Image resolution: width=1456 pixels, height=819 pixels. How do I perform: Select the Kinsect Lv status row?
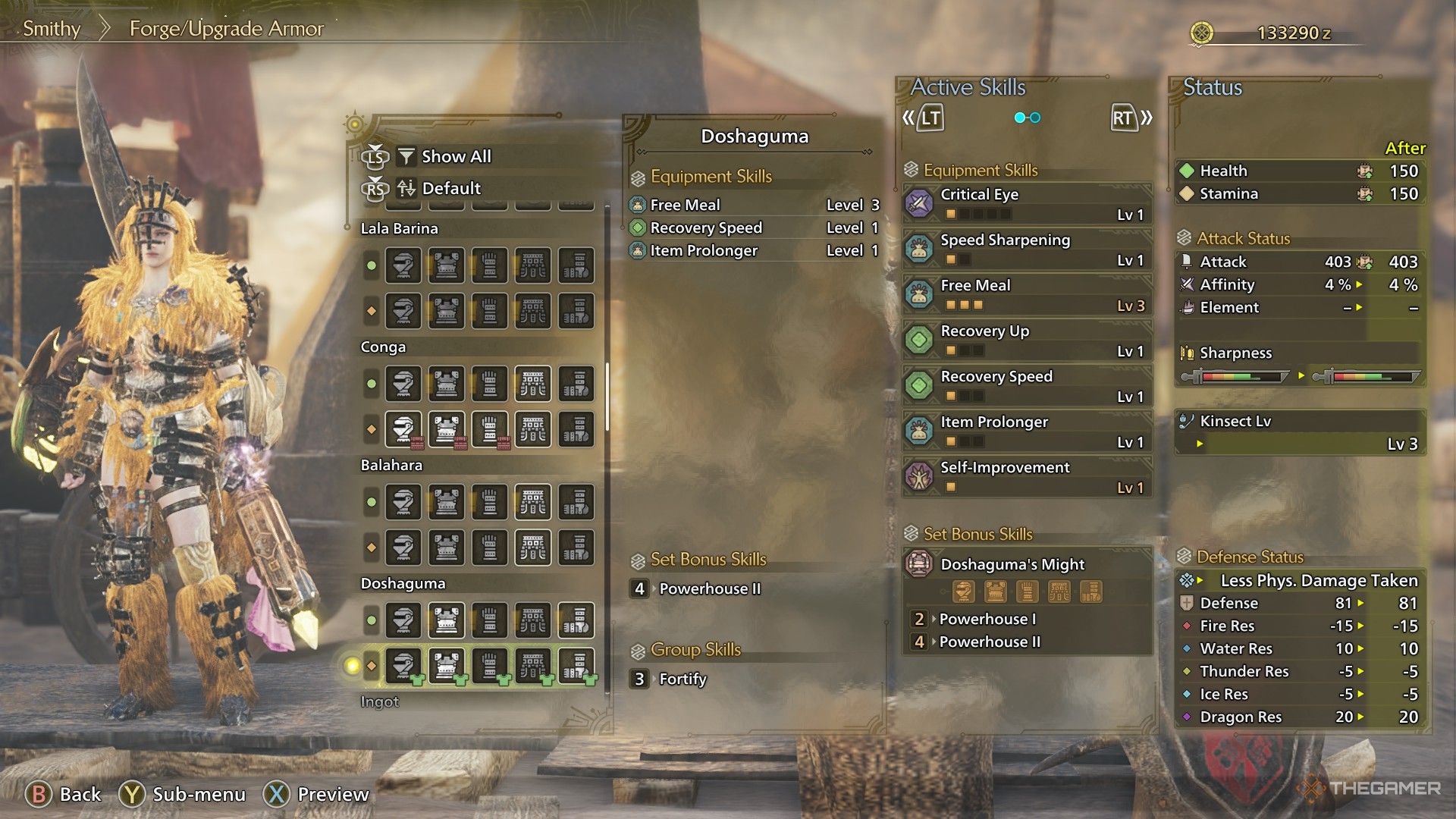(x=1300, y=432)
